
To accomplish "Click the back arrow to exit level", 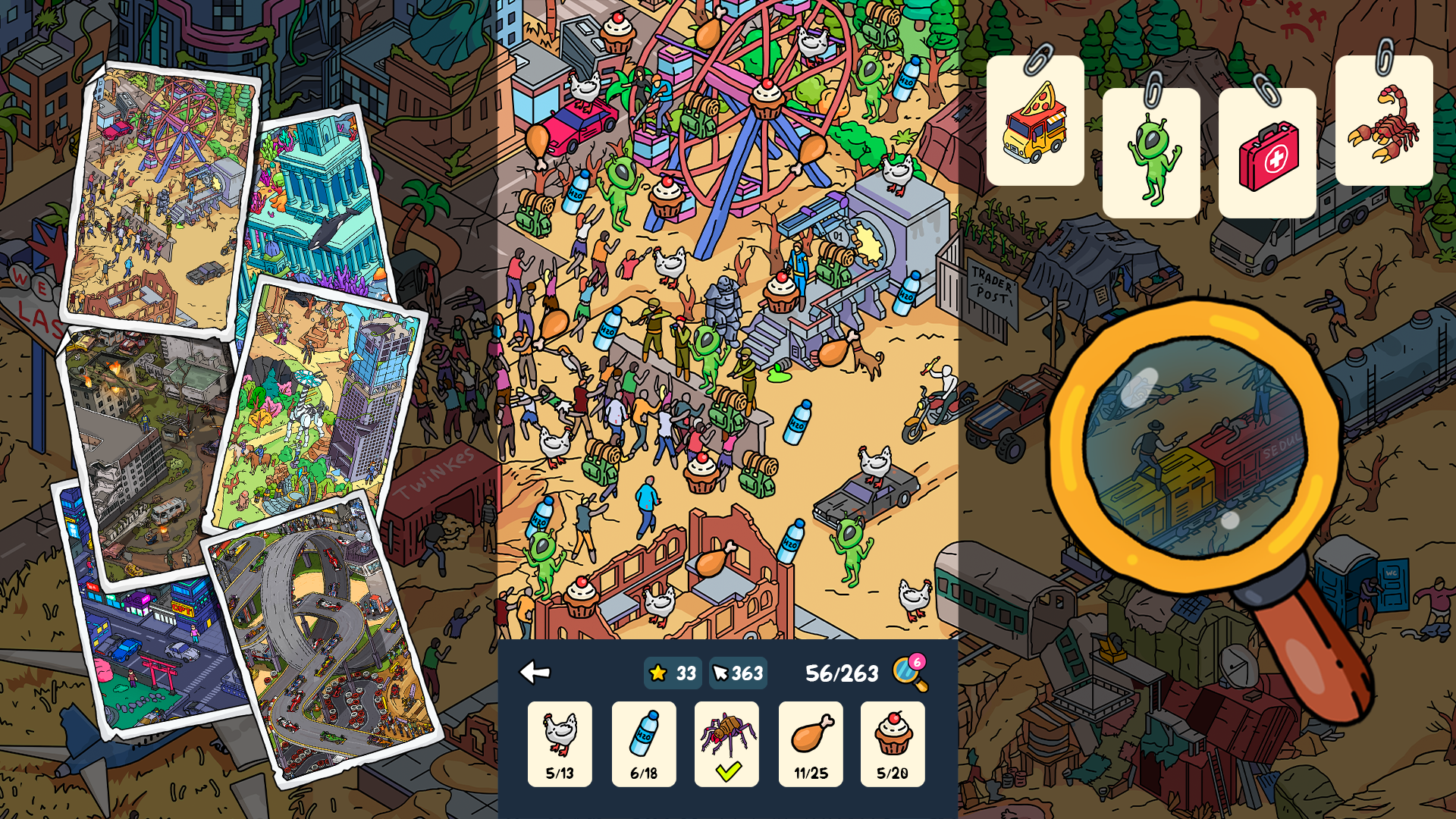I will (x=536, y=672).
